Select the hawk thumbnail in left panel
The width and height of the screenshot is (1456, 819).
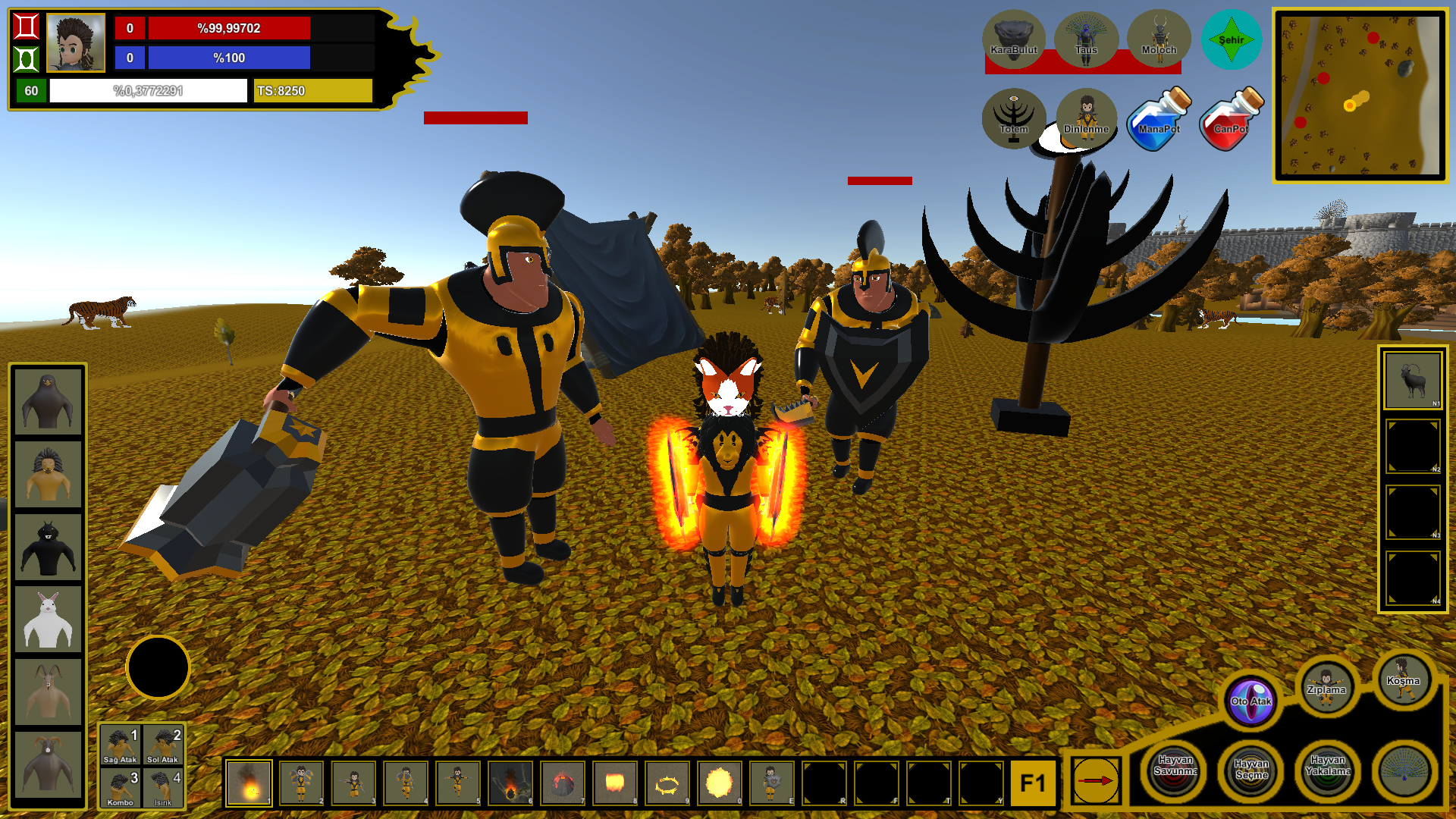click(47, 400)
